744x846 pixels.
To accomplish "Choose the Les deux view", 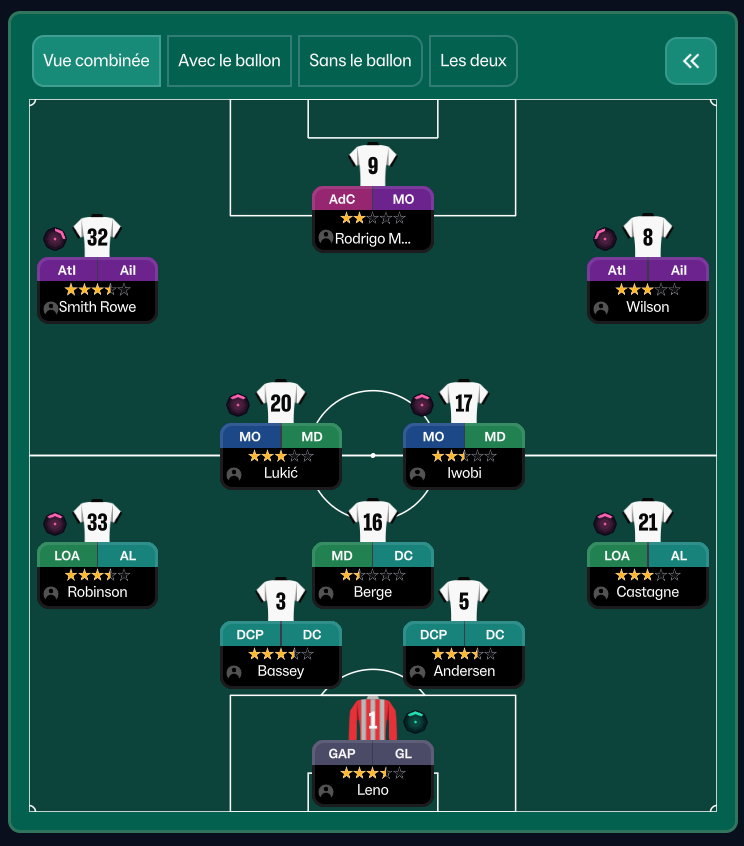I will pyautogui.click(x=473, y=61).
